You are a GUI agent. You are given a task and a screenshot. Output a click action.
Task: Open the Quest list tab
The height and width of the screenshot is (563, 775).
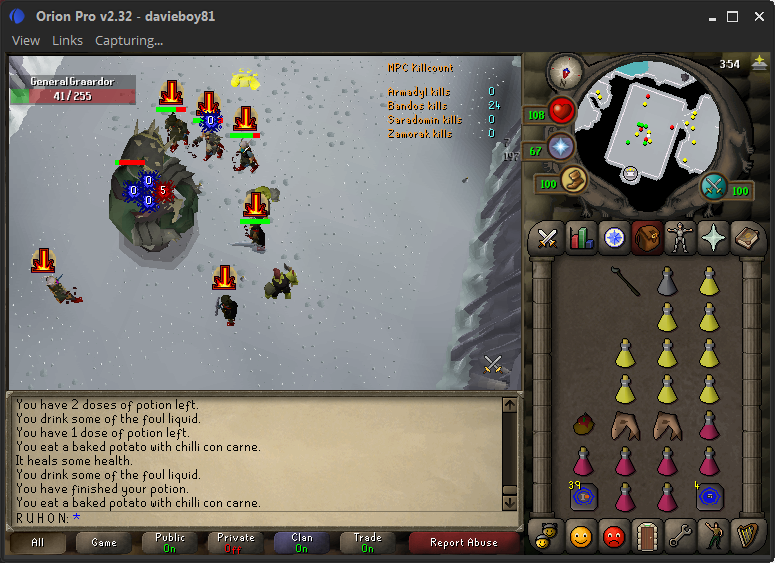coord(613,237)
